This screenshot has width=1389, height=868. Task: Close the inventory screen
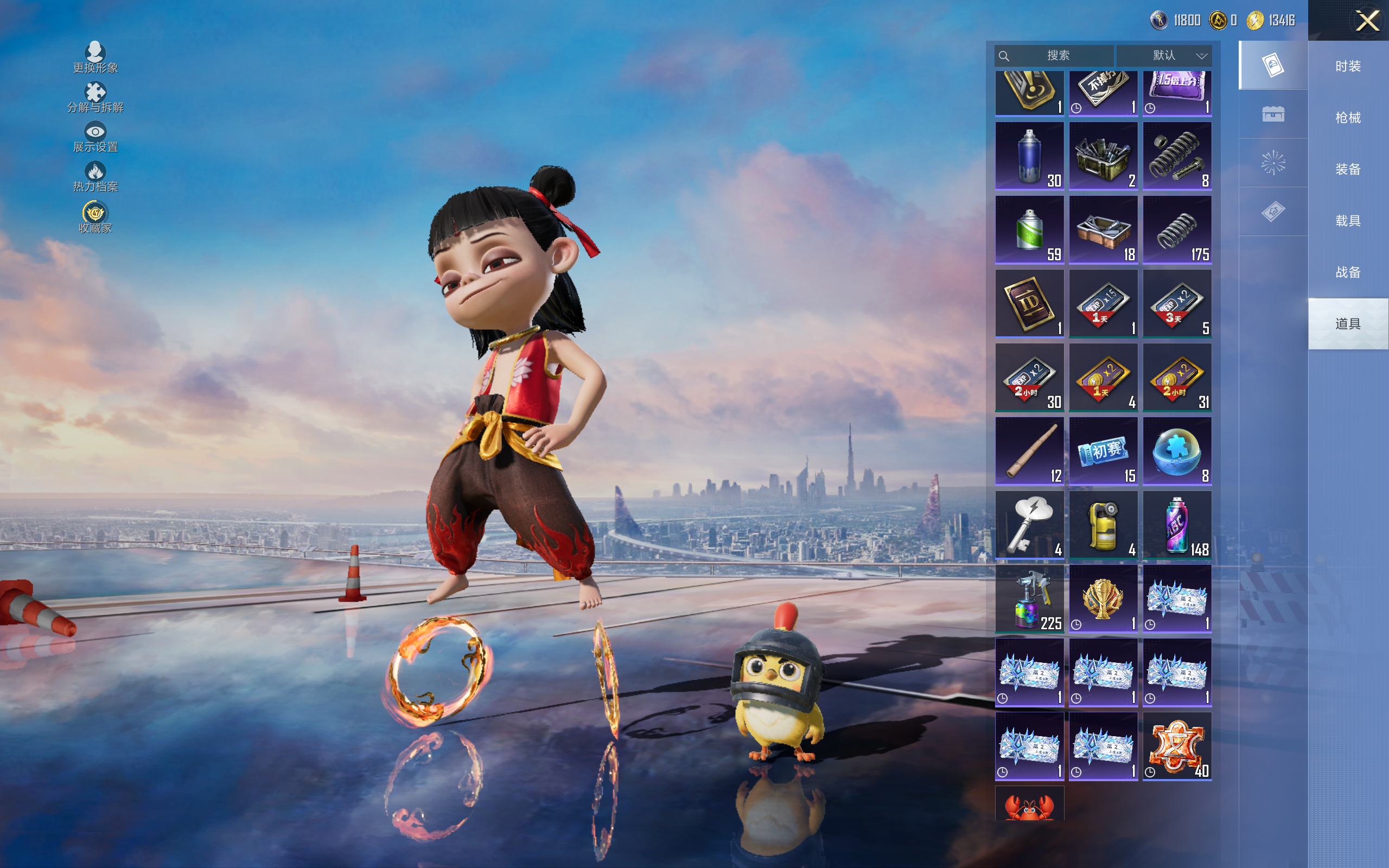[x=1367, y=21]
